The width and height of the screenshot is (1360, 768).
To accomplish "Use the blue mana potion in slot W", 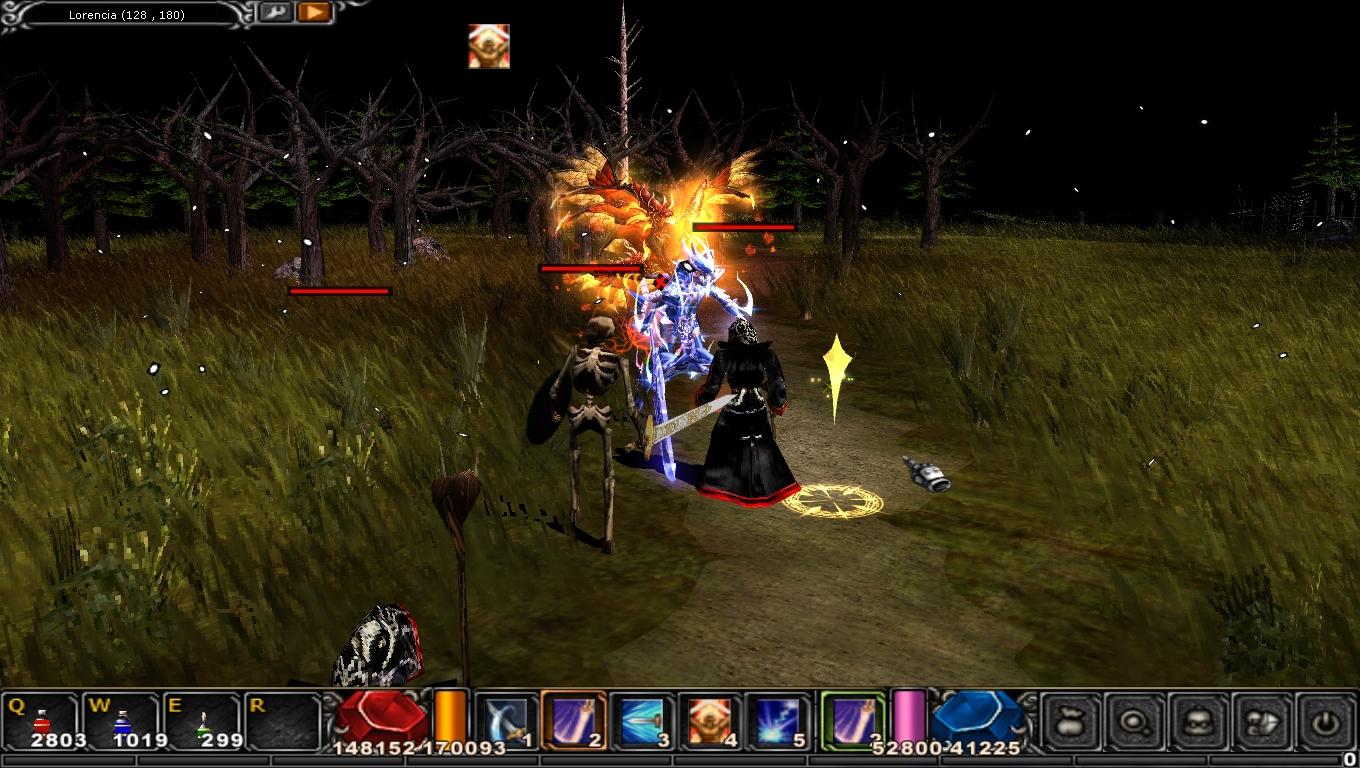I will coord(122,719).
